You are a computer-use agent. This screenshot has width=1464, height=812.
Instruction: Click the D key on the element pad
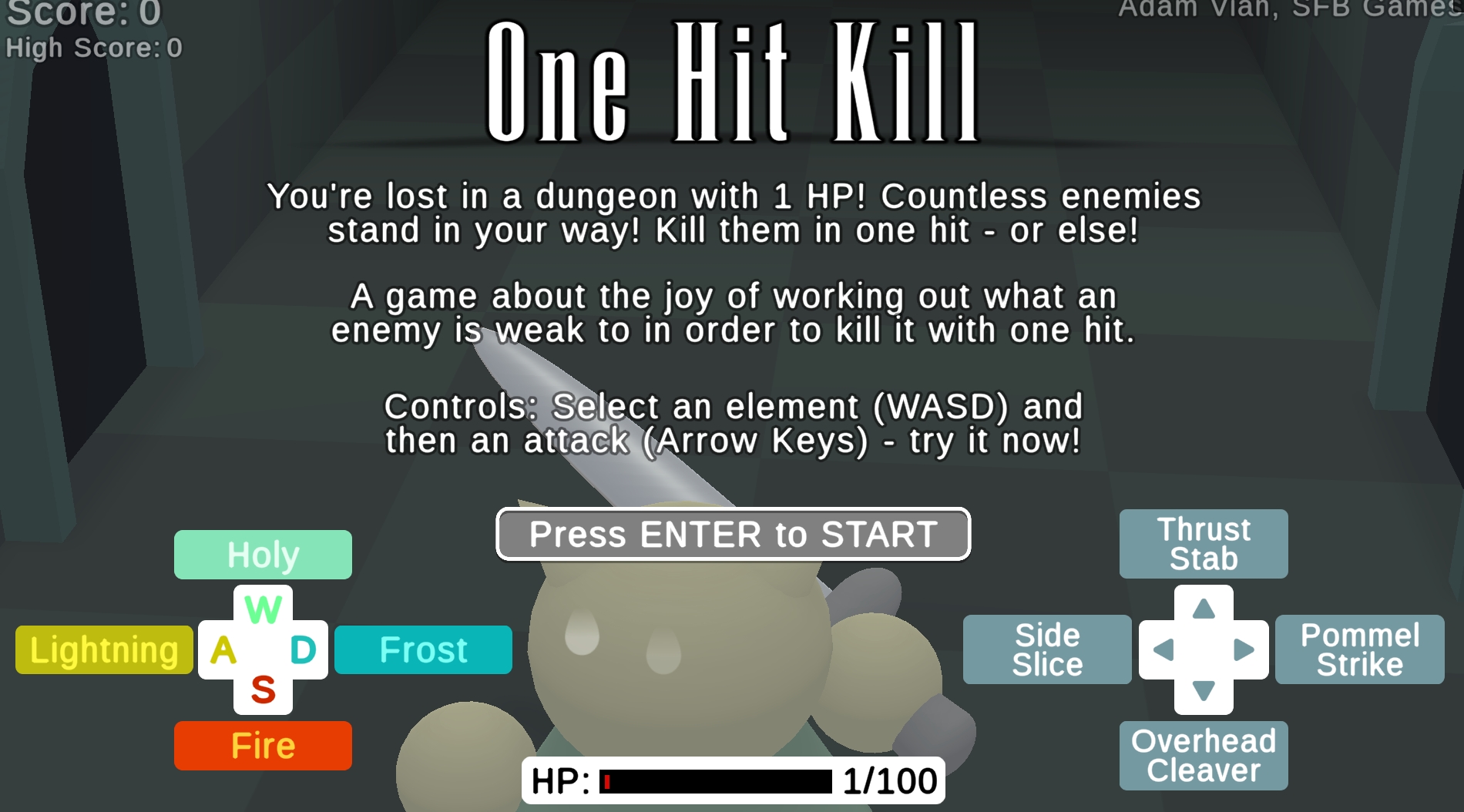coord(303,649)
